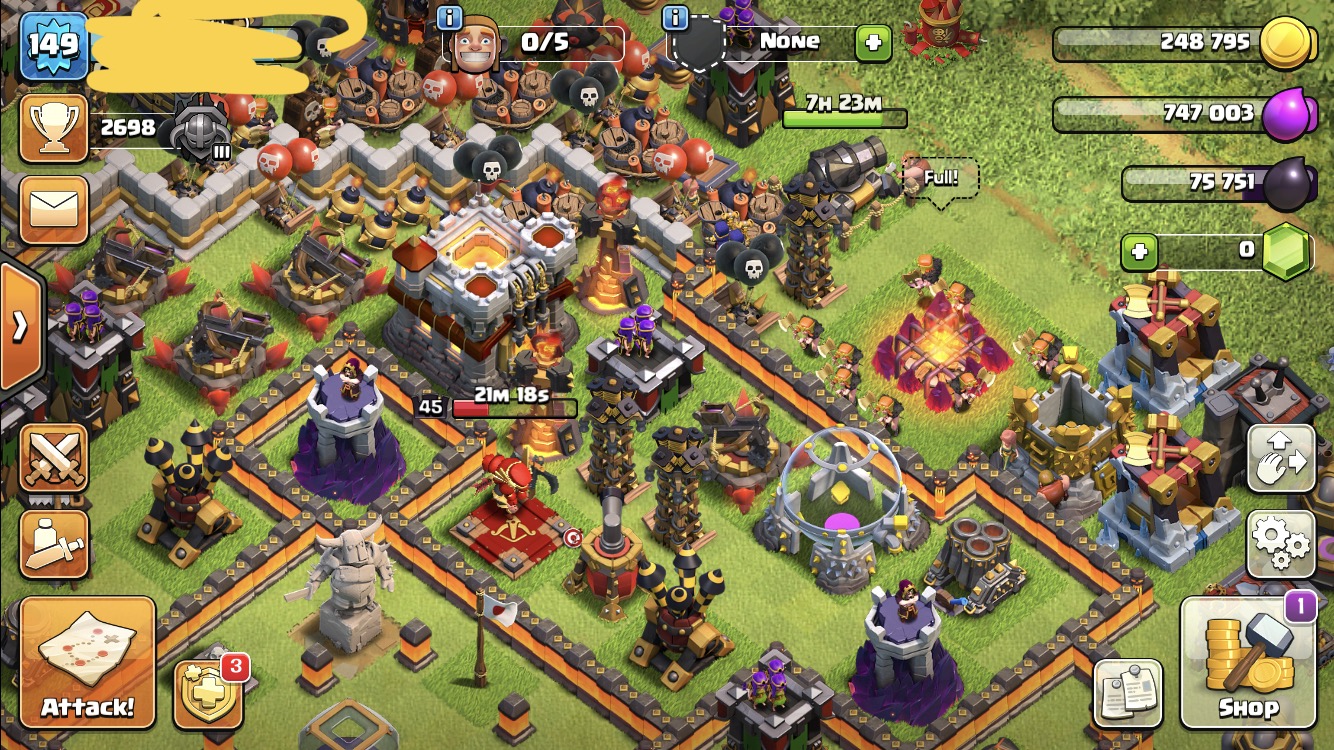Viewport: 1334px width, 750px height.
Task: Open the mail inbox envelope
Action: coord(54,210)
